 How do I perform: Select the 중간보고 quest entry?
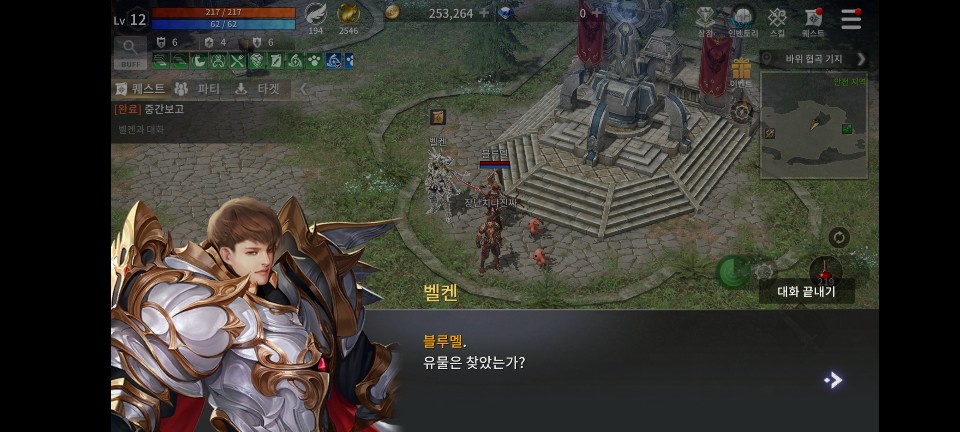pyautogui.click(x=150, y=109)
